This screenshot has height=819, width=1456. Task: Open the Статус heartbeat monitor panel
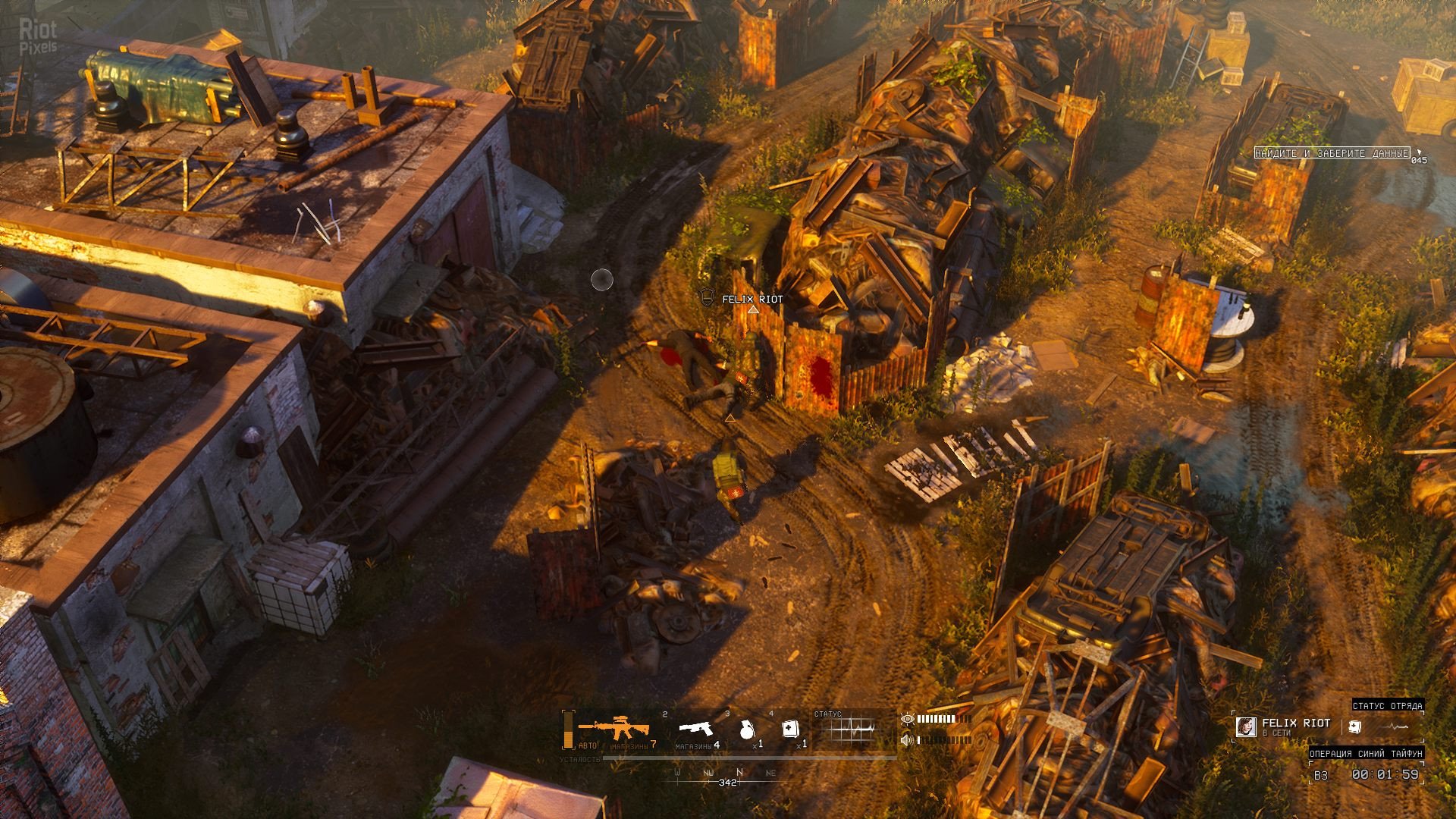(852, 730)
